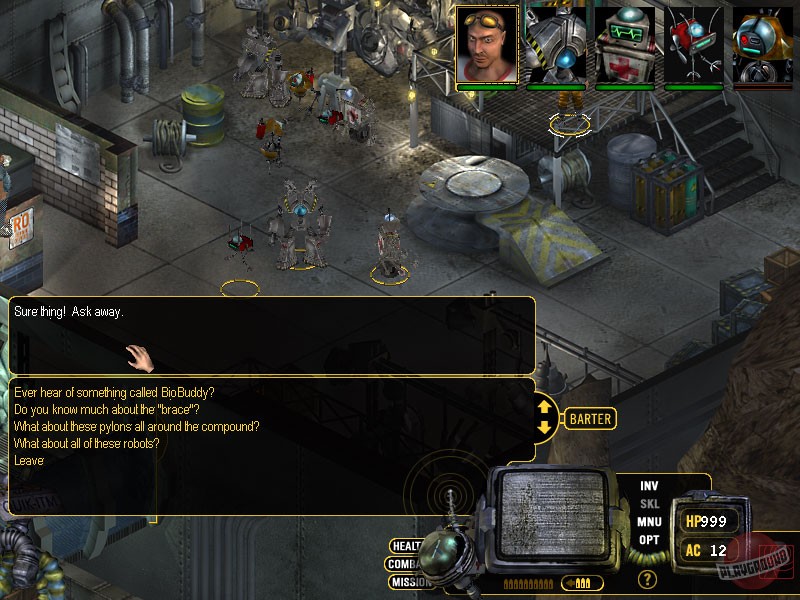Select the medic robot with red cross portrait

point(625,44)
